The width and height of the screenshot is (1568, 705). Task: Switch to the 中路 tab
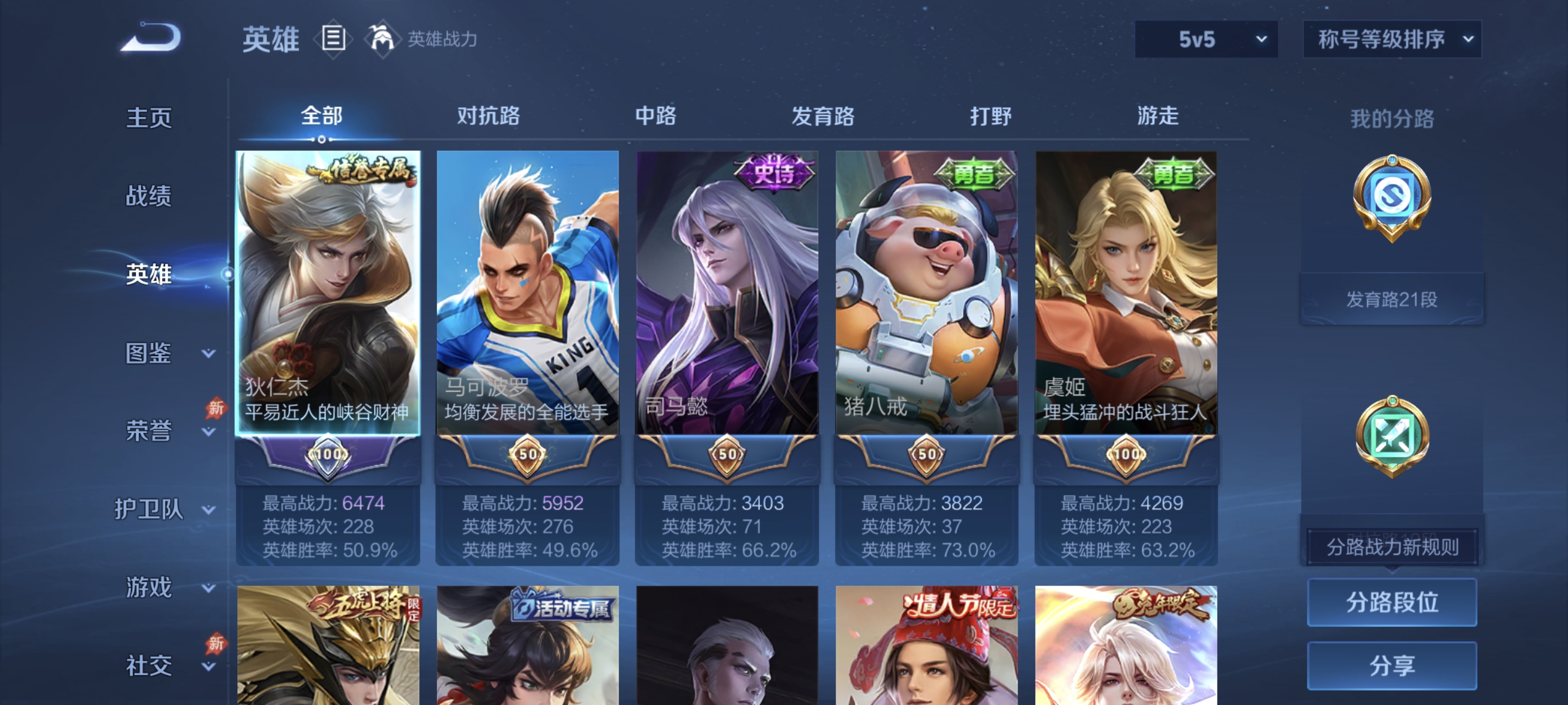(x=654, y=117)
